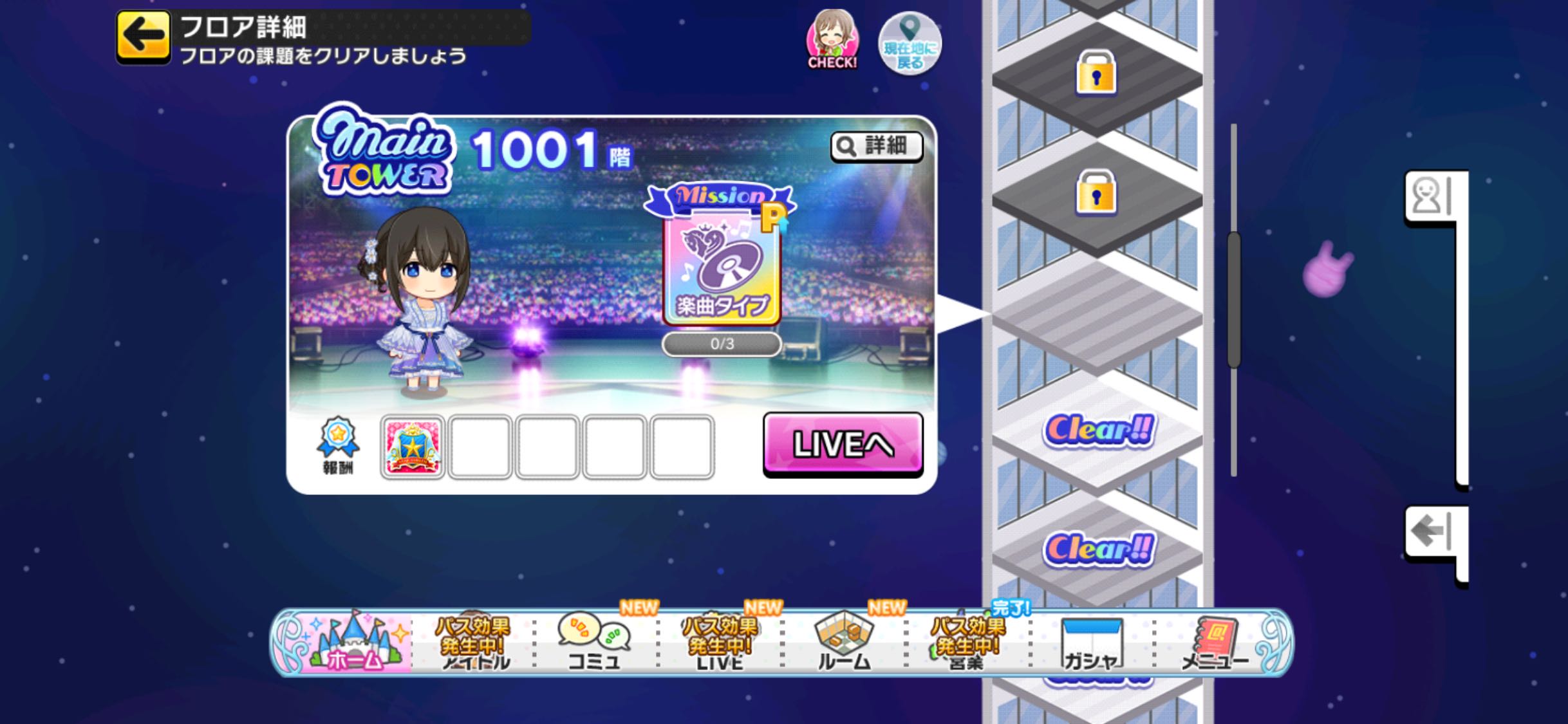Enter the ルーム menu
This screenshot has width=1568, height=724.
843,642
